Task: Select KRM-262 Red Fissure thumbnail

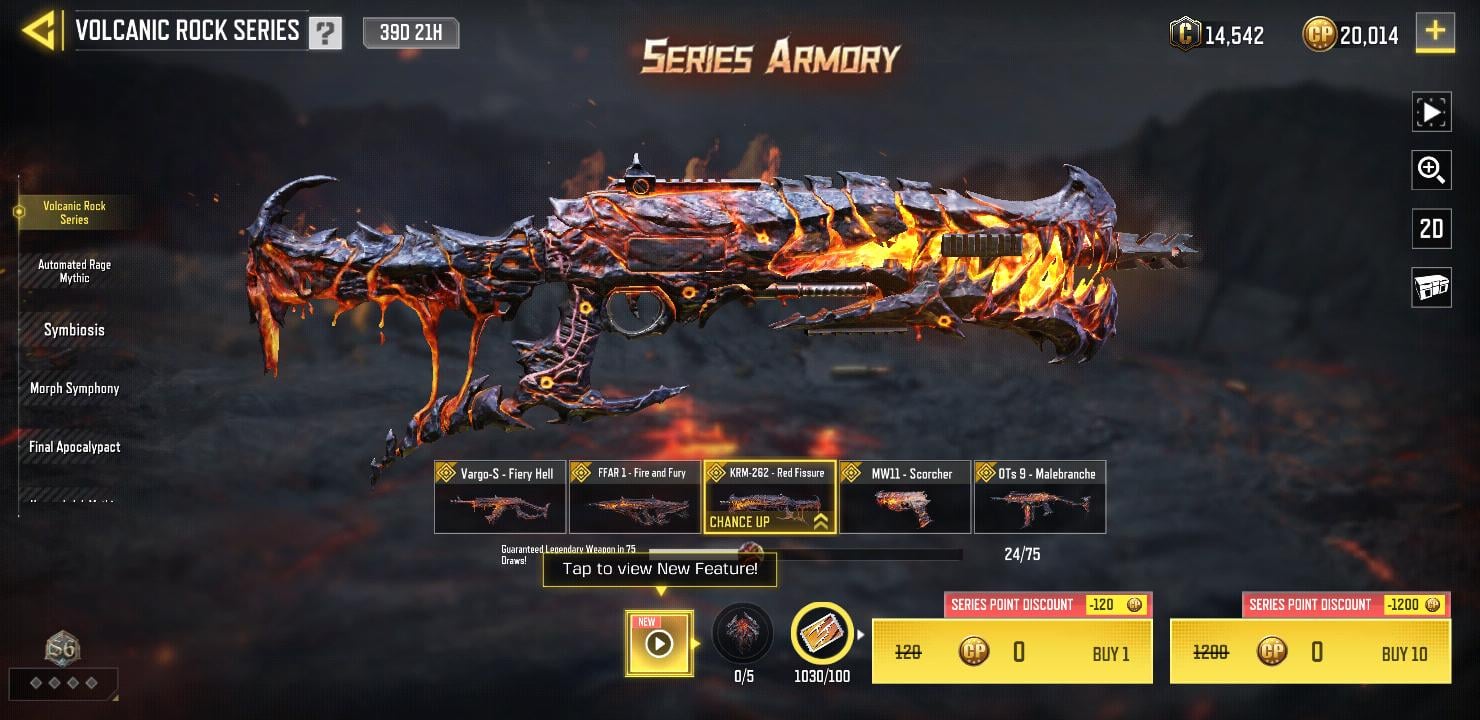Action: click(x=770, y=497)
